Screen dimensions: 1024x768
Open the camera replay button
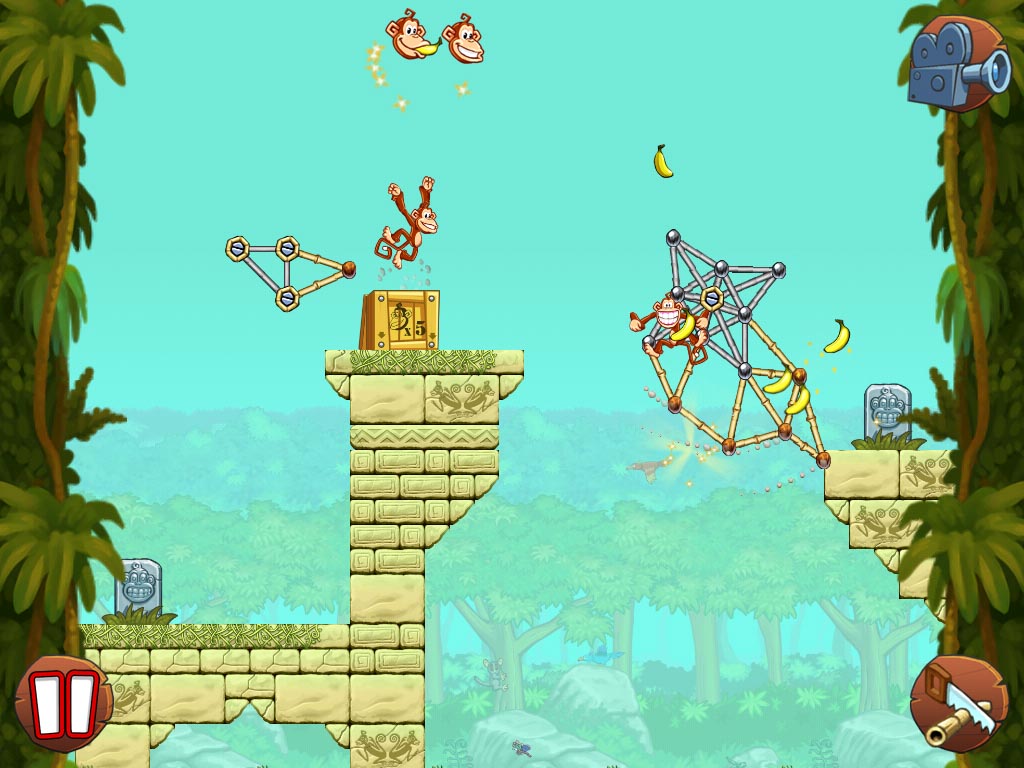(959, 64)
